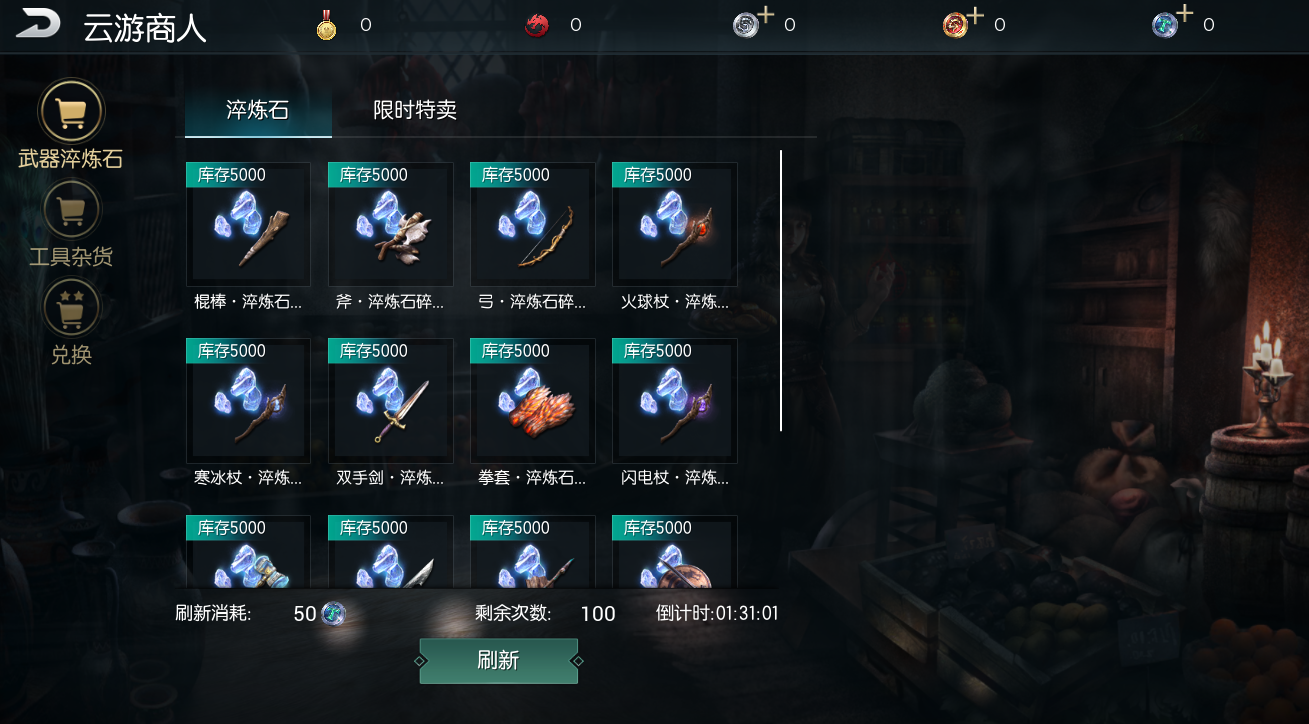Viewport: 1309px width, 724px height.
Task: Click the 寒冰杖 tempering stone item
Action: coord(248,401)
